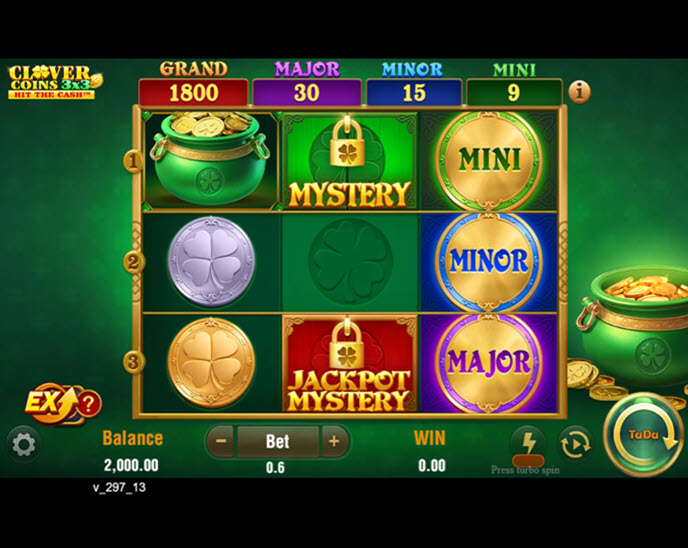Viewport: 688px width, 548px height.
Task: Activate the autoplay circular arrows button
Action: click(x=575, y=443)
